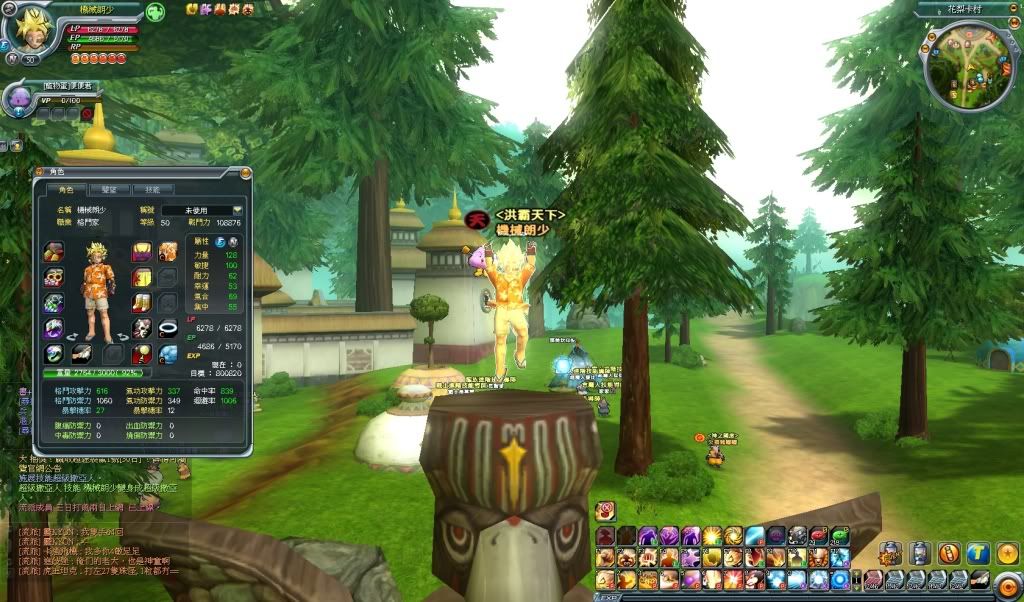Image resolution: width=1024 pixels, height=602 pixels.
Task: Click the blue cloud equipment slot
Action: (x=168, y=353)
